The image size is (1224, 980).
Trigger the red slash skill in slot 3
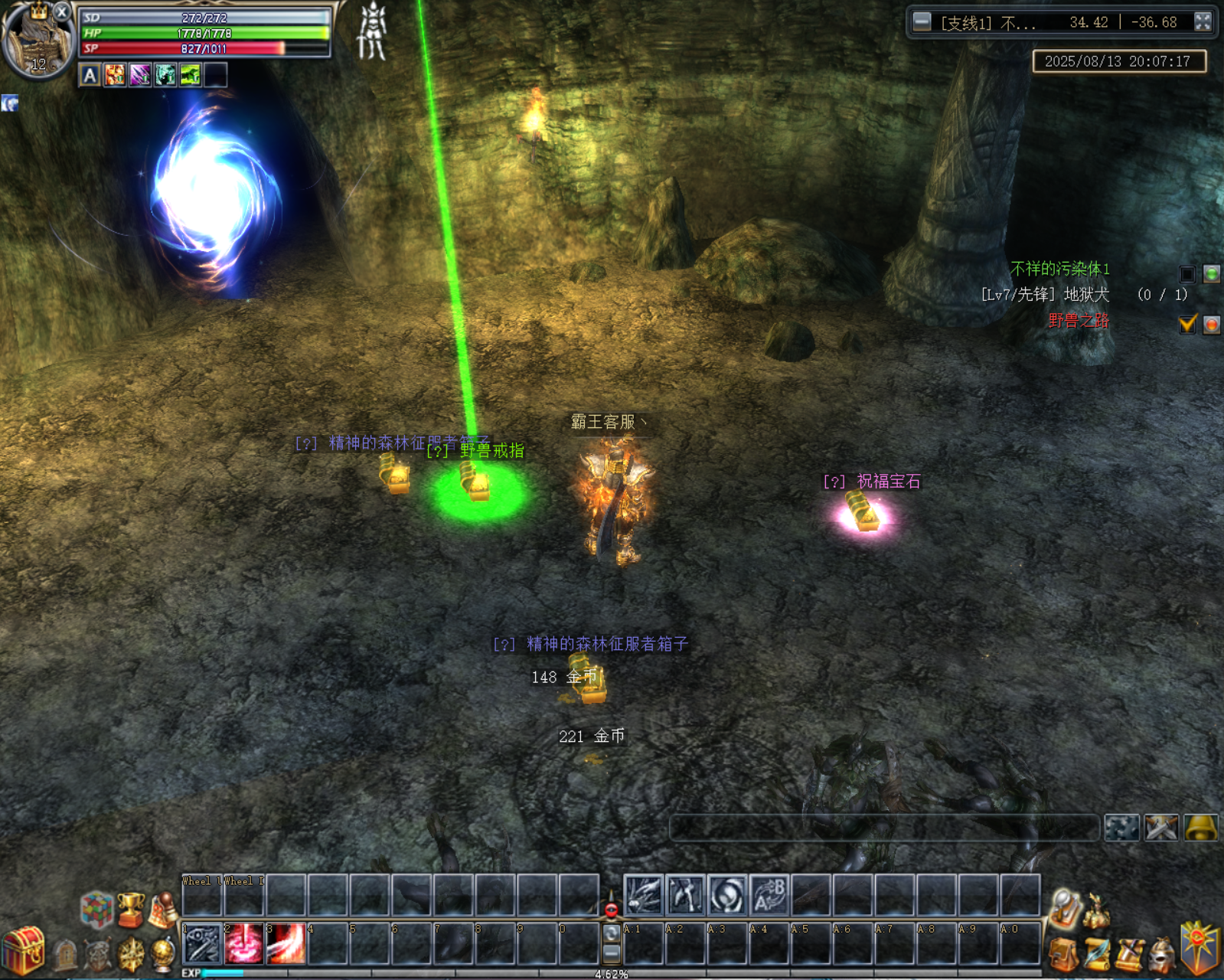[x=286, y=944]
